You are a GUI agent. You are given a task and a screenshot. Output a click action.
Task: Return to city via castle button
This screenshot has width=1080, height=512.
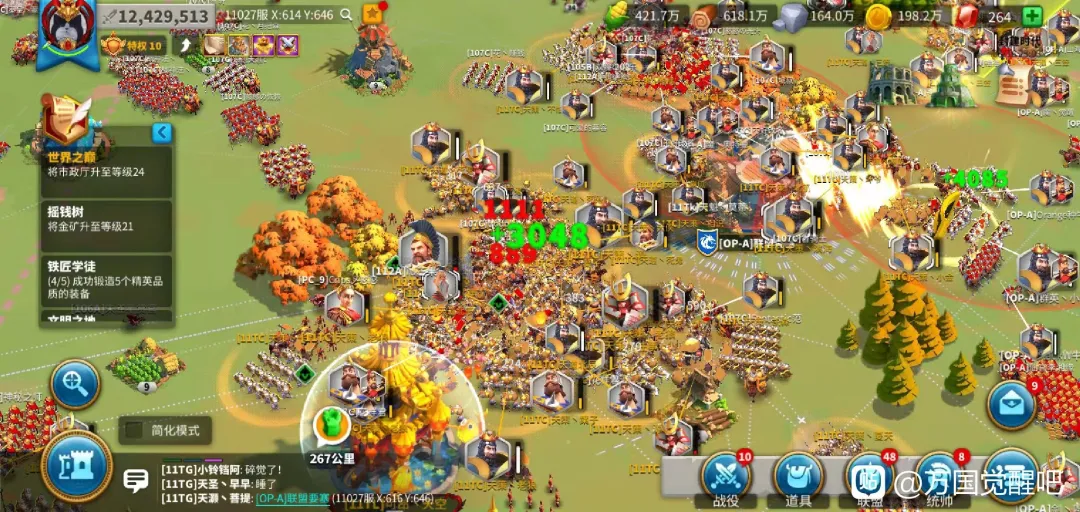[x=76, y=467]
